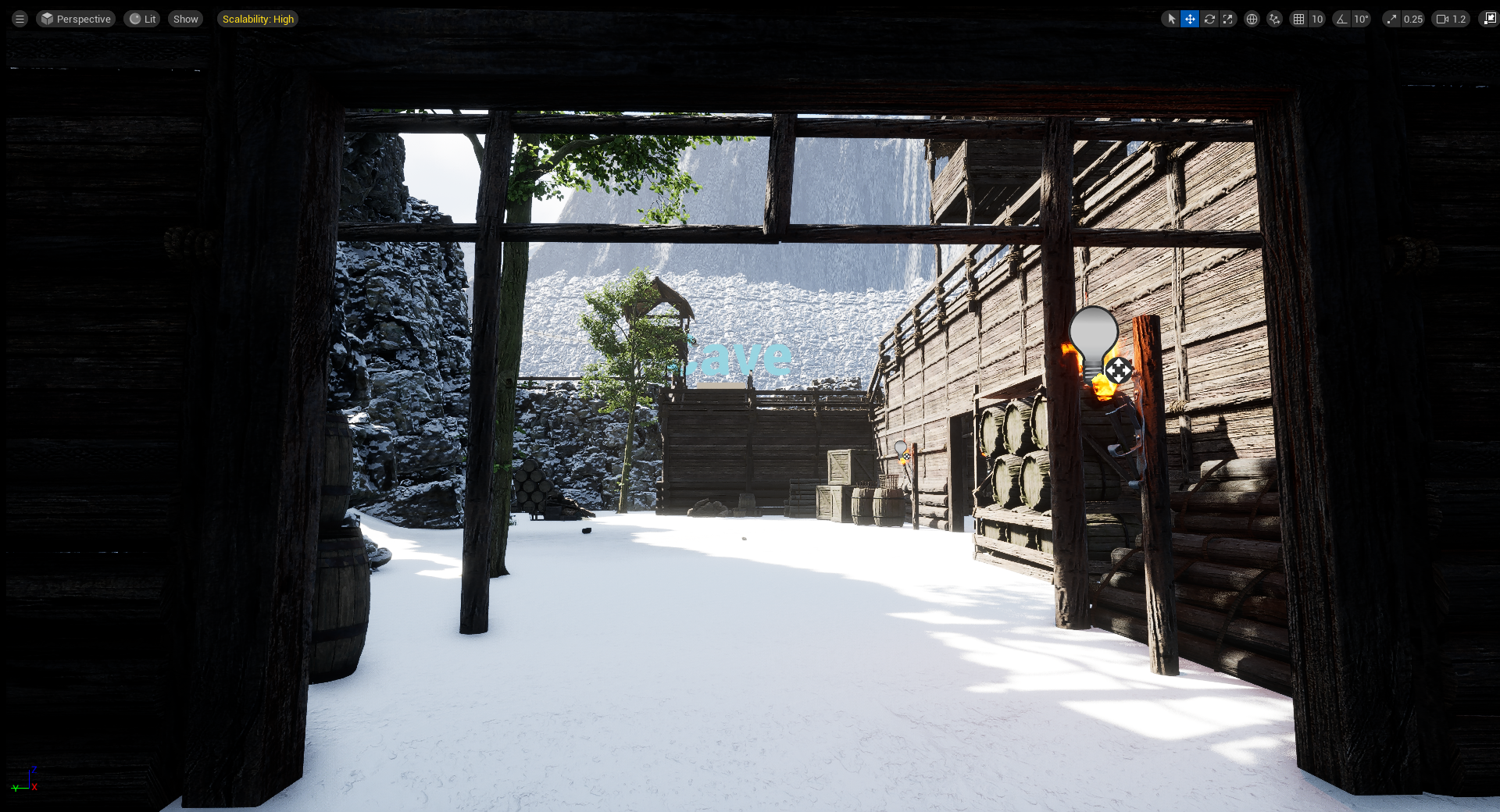Toggle grid snapping icon
The height and width of the screenshot is (812, 1500).
coord(1298,19)
